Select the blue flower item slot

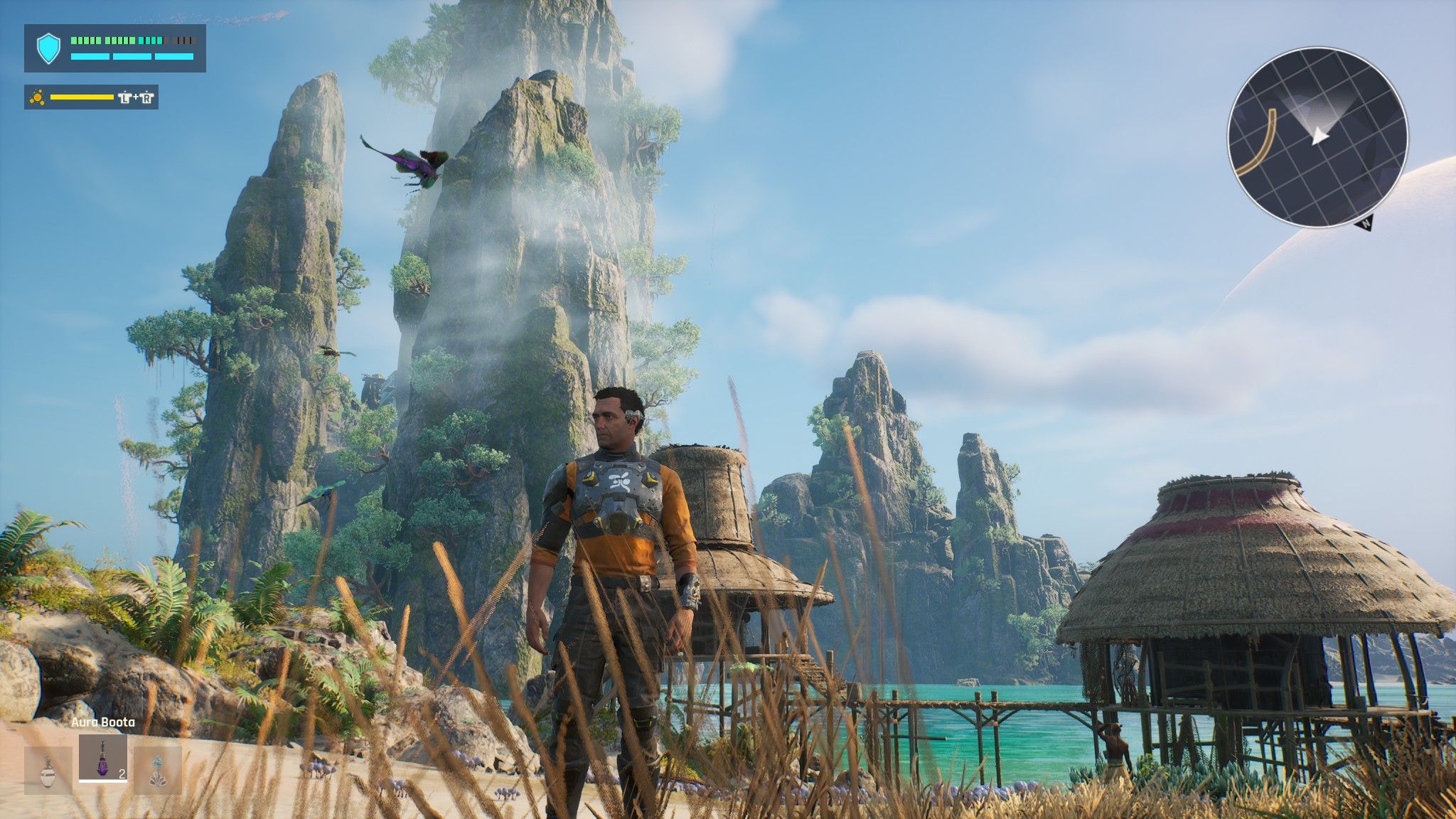point(158,770)
